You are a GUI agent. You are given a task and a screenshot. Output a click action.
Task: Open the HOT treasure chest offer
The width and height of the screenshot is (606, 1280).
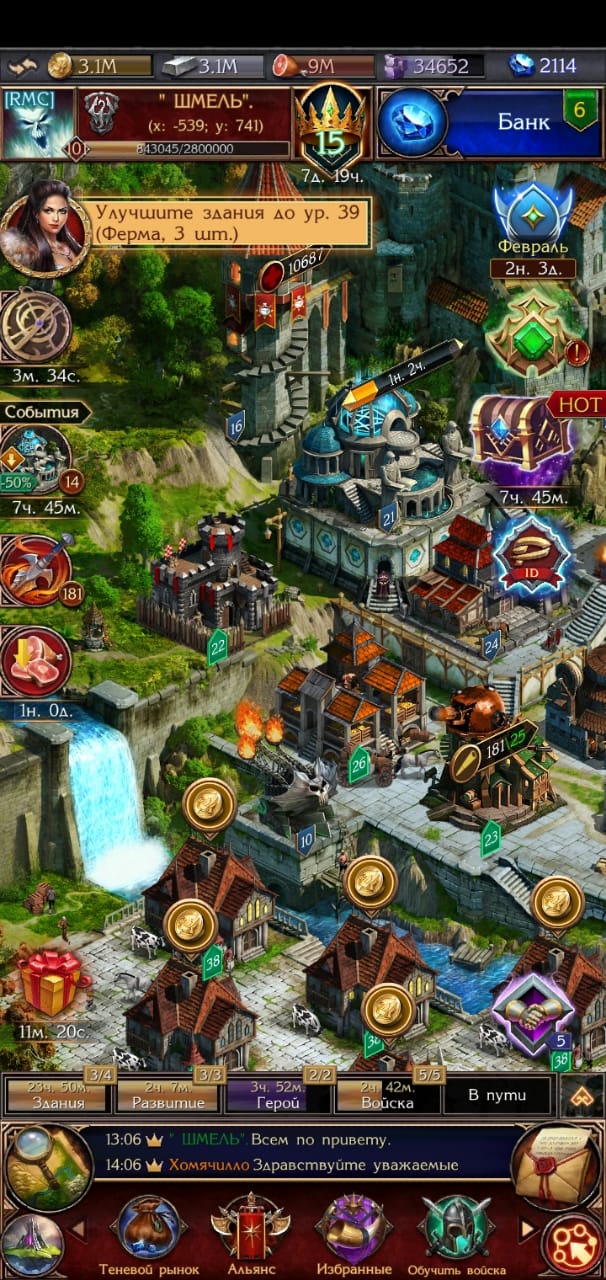tap(523, 437)
